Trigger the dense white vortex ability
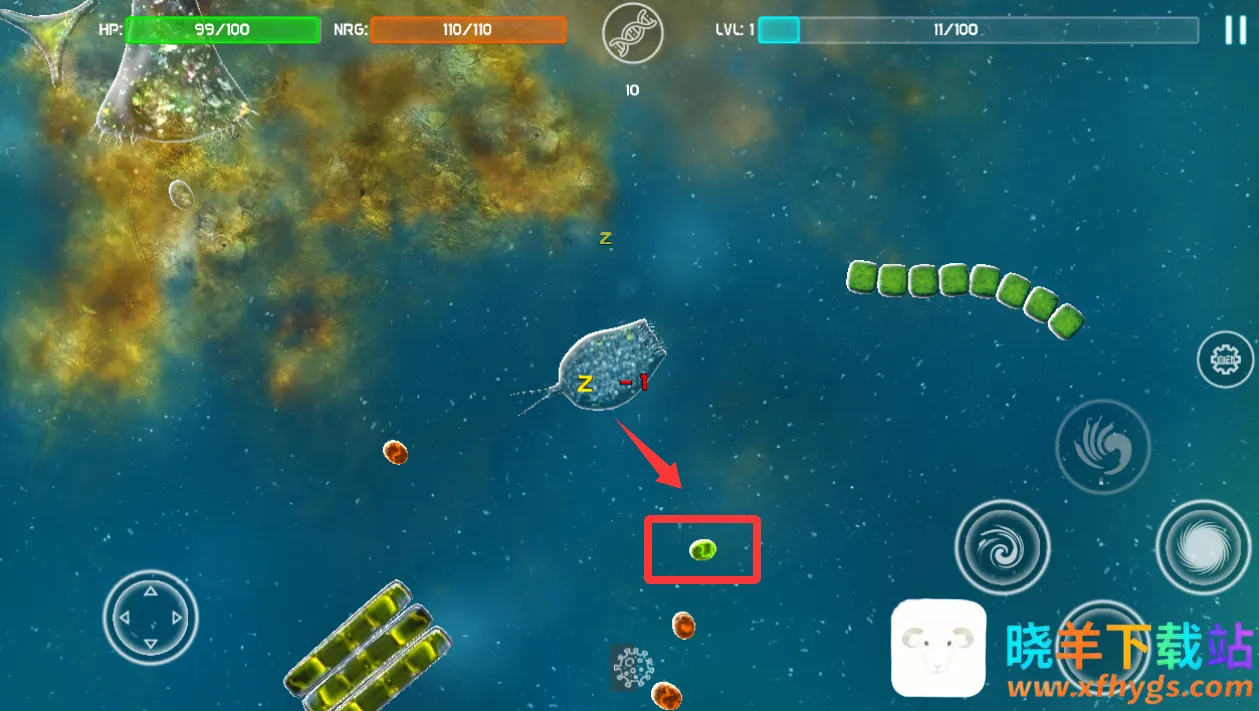This screenshot has height=711, width=1259. [x=1203, y=546]
